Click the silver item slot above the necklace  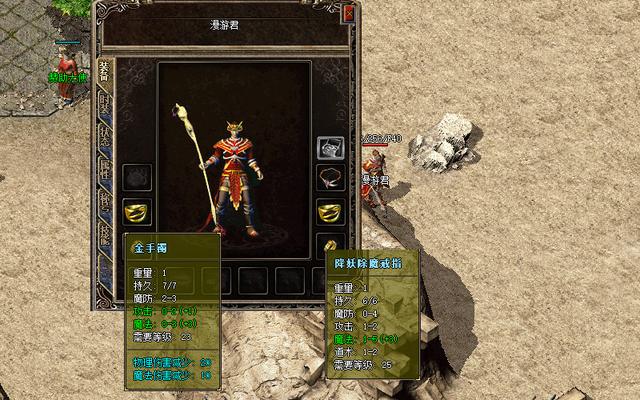click(x=330, y=148)
